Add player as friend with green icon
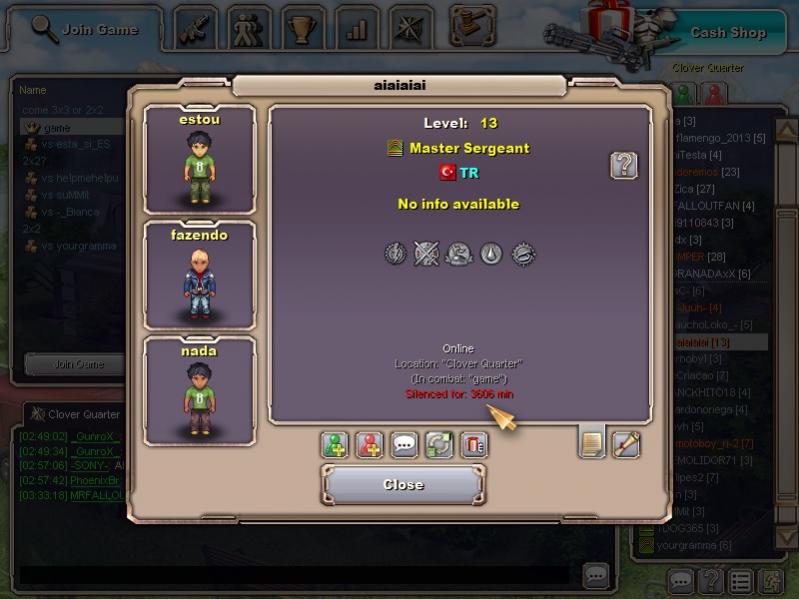The image size is (799, 599). click(334, 445)
